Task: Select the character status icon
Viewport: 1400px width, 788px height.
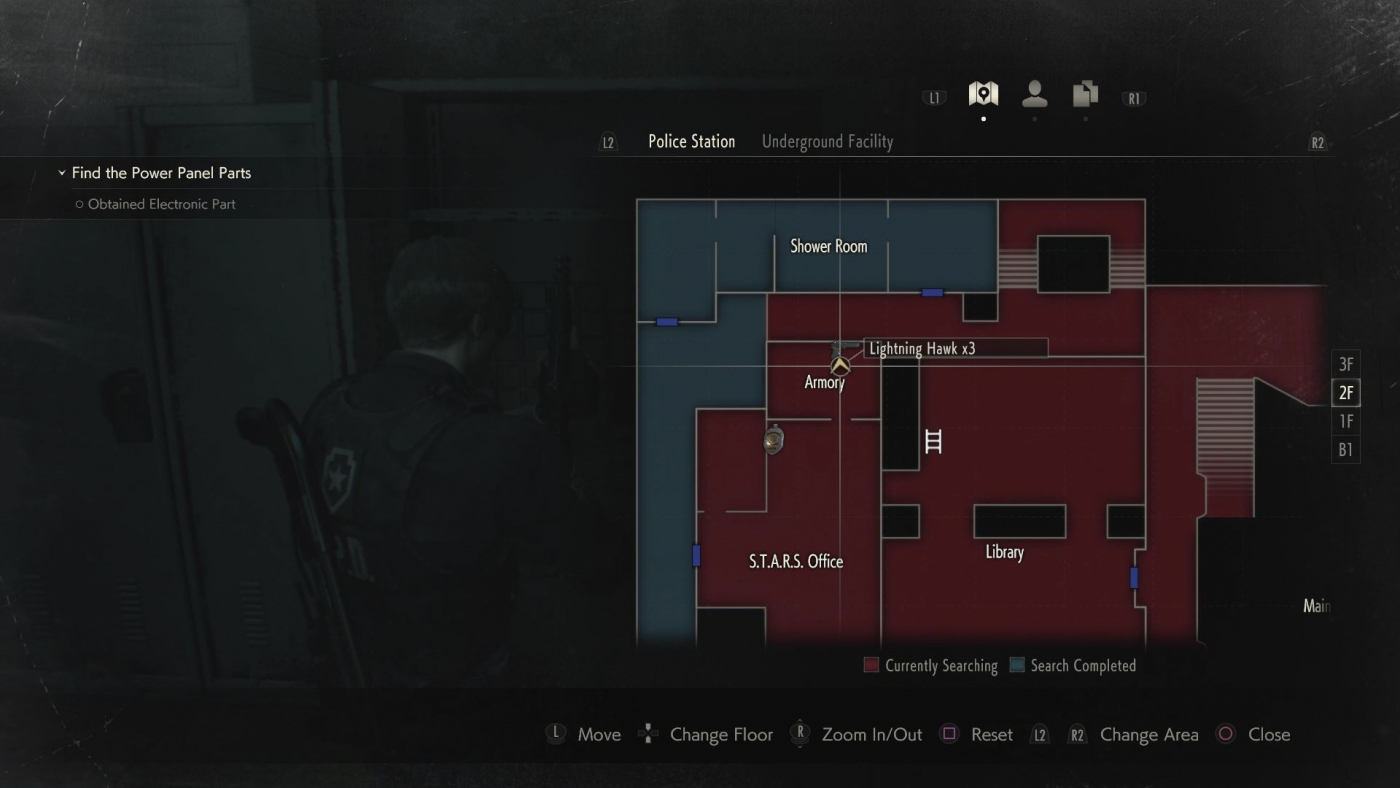Action: click(1034, 94)
